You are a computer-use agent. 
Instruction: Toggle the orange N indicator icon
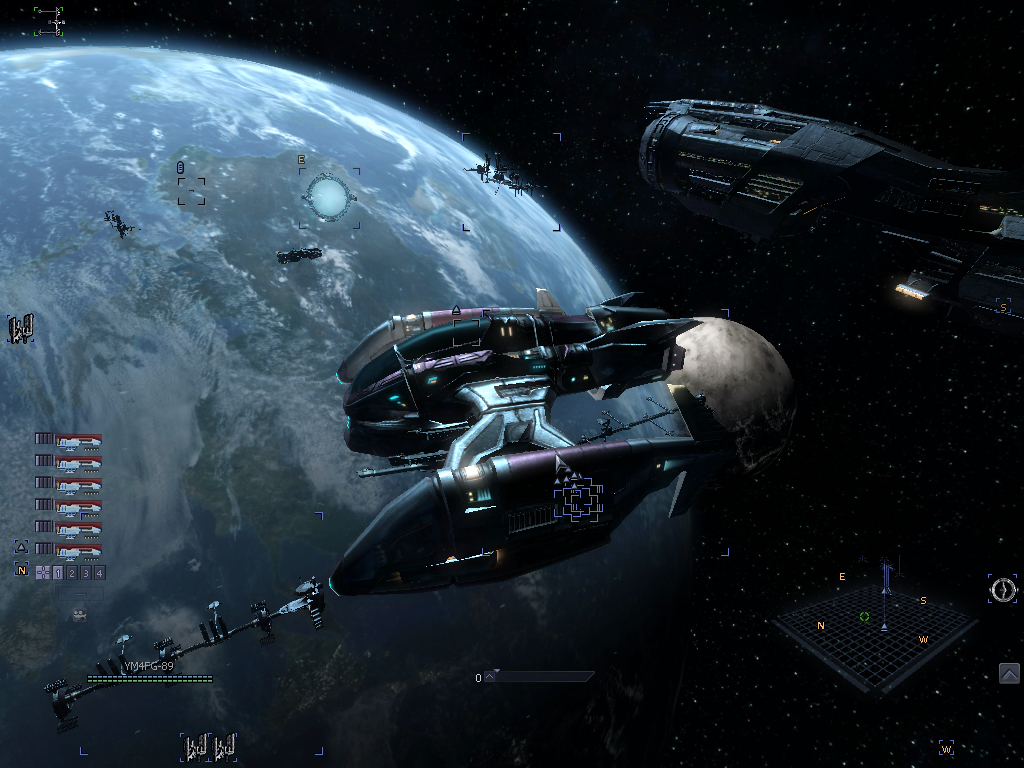click(x=21, y=569)
